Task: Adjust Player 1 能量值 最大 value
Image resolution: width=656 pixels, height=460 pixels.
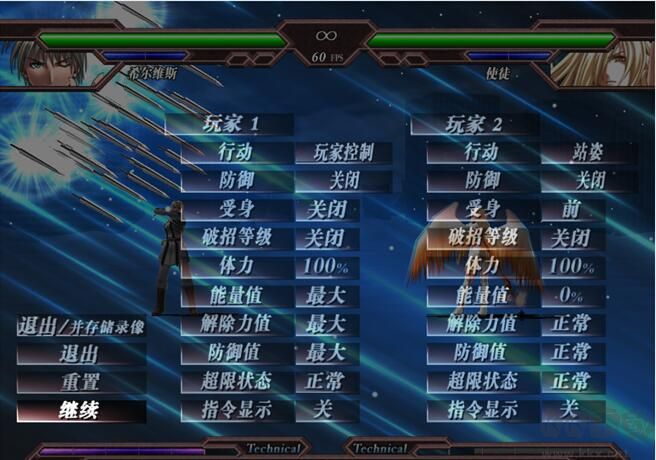Action: tap(326, 296)
